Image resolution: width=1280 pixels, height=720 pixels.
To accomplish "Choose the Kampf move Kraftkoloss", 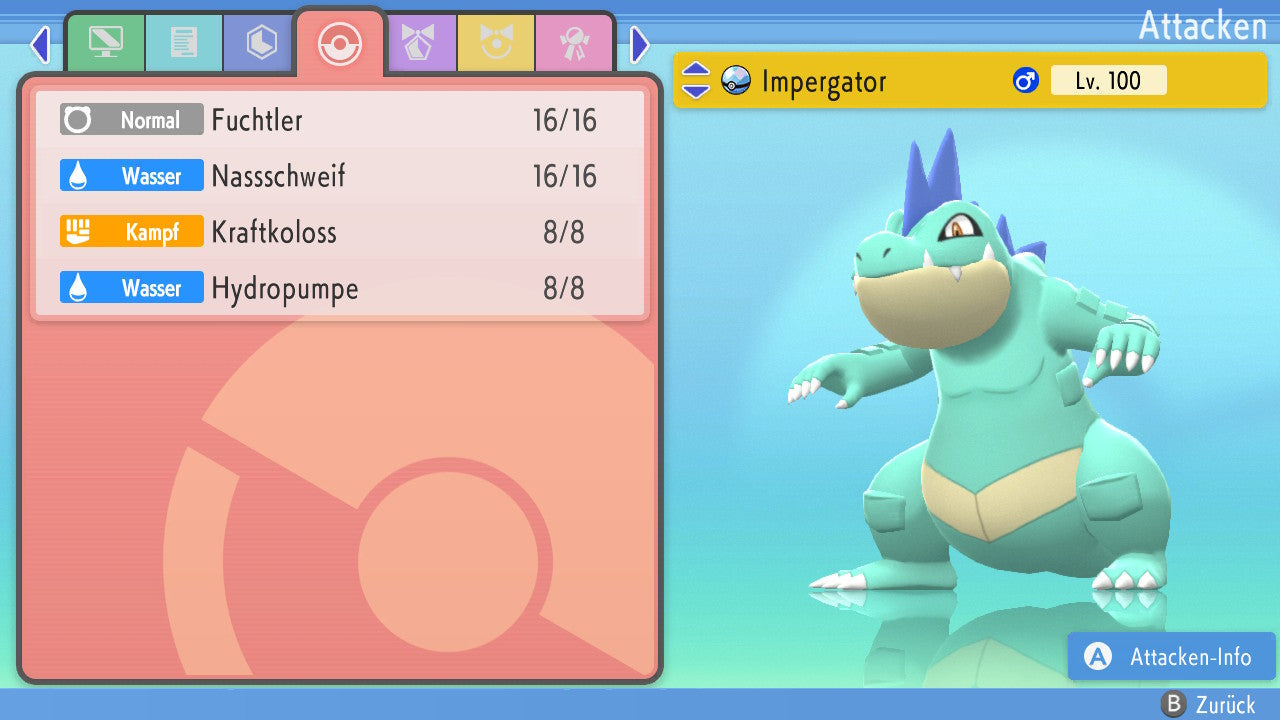I will (340, 233).
